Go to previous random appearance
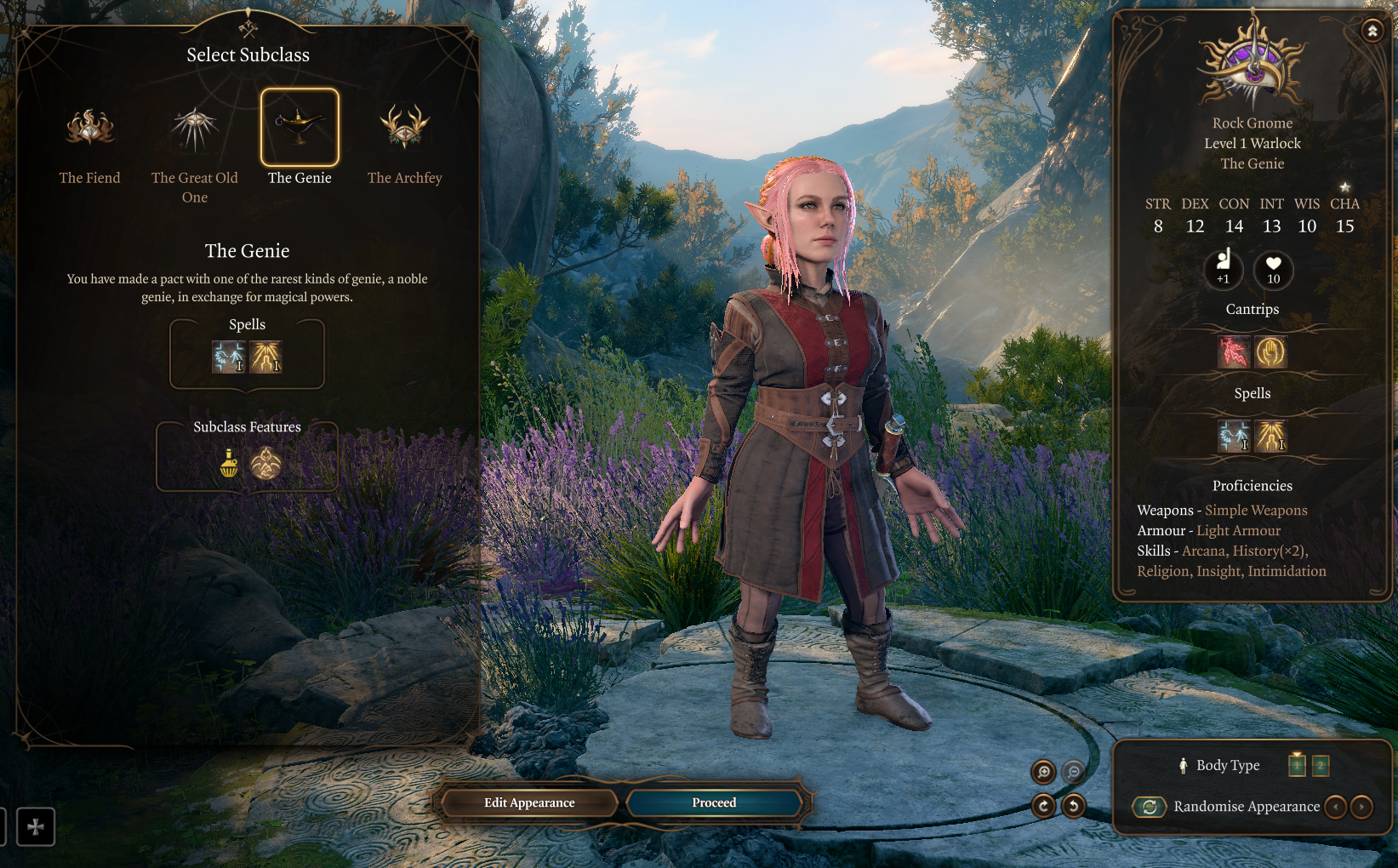The image size is (1398, 868). 1336,807
